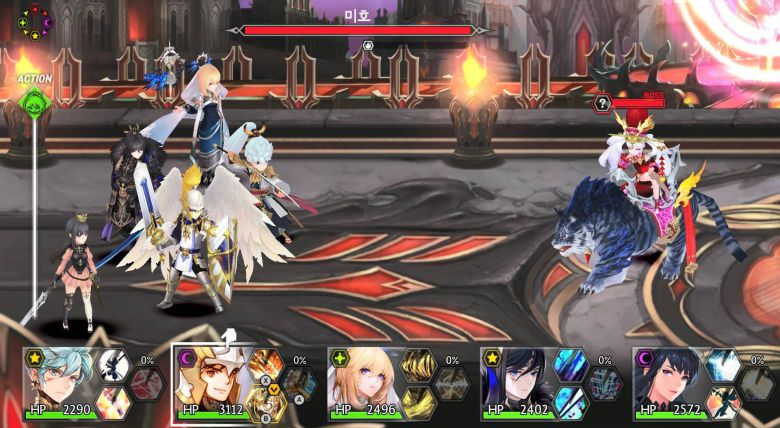Trigger the teal-haired hero's red ultimate skill

click(146, 382)
